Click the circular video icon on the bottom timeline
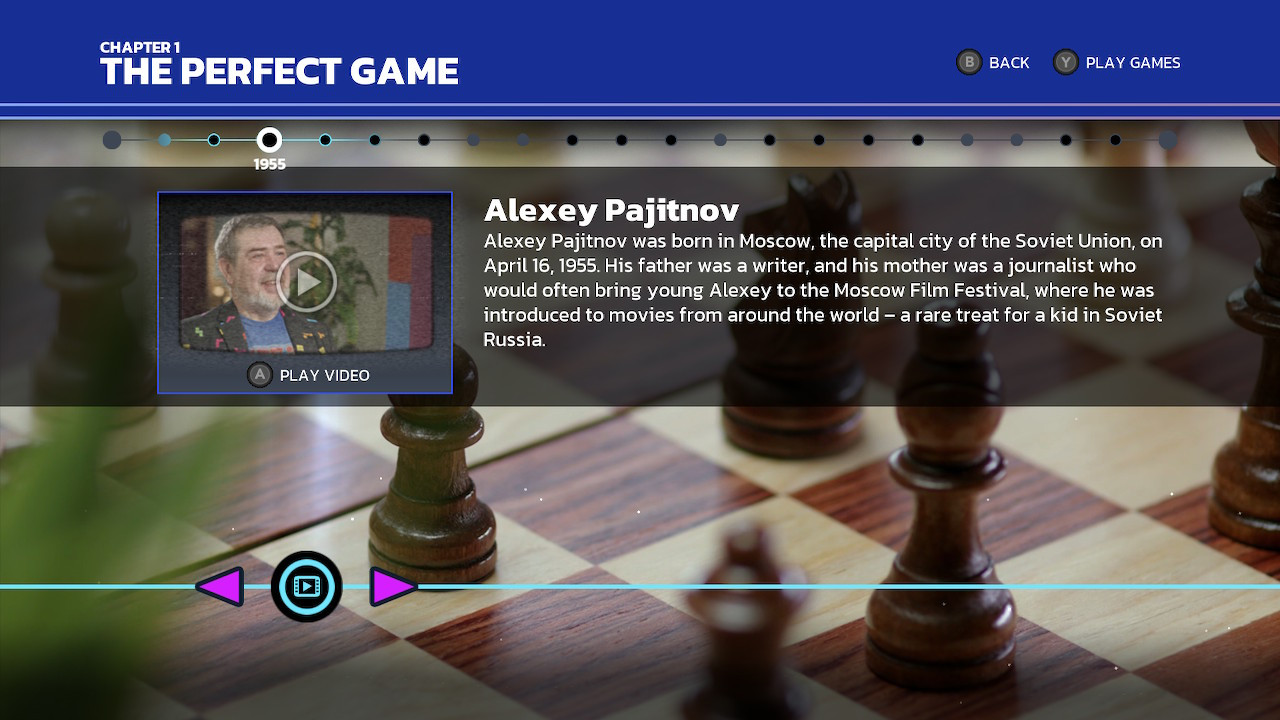The width and height of the screenshot is (1280, 720). pos(307,587)
